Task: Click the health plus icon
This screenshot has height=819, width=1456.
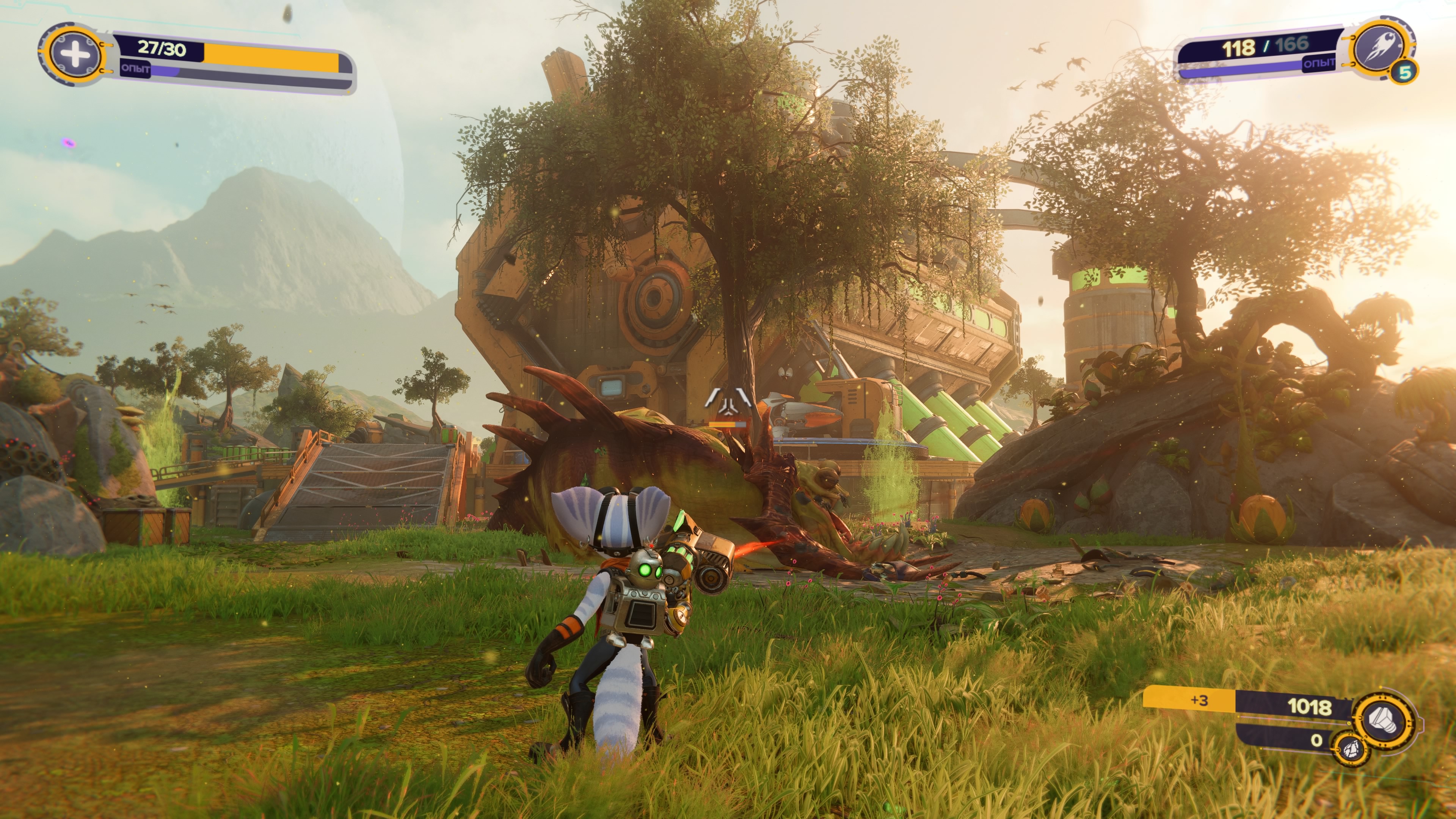Action: (75, 55)
